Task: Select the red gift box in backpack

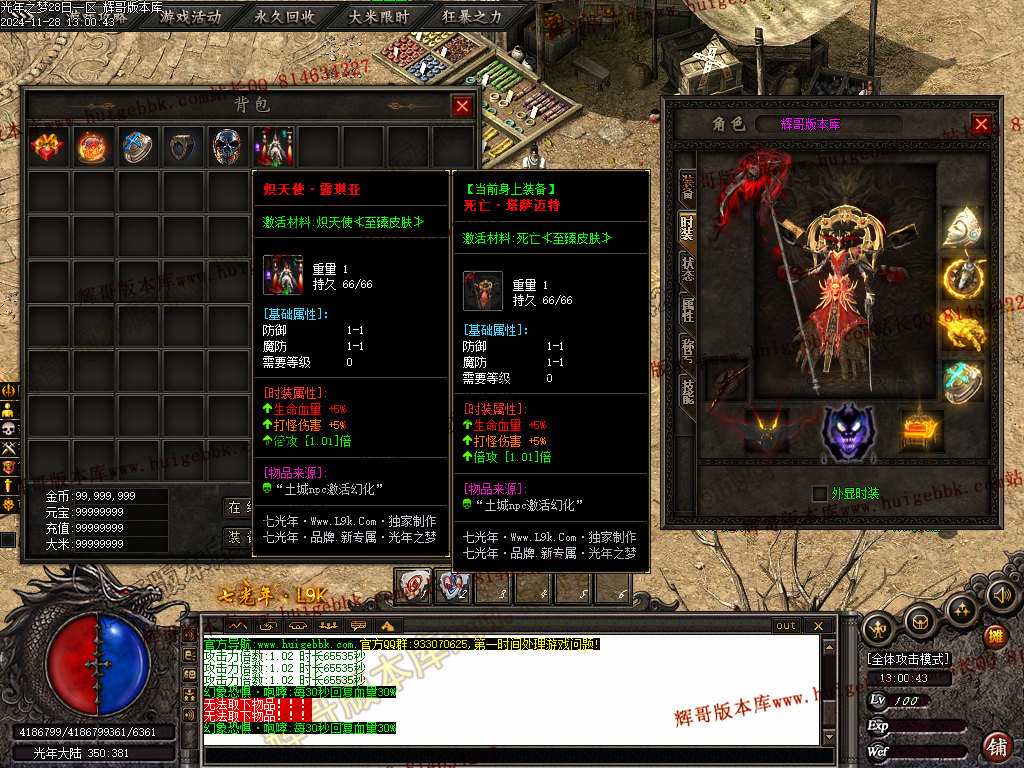Action: 47,148
